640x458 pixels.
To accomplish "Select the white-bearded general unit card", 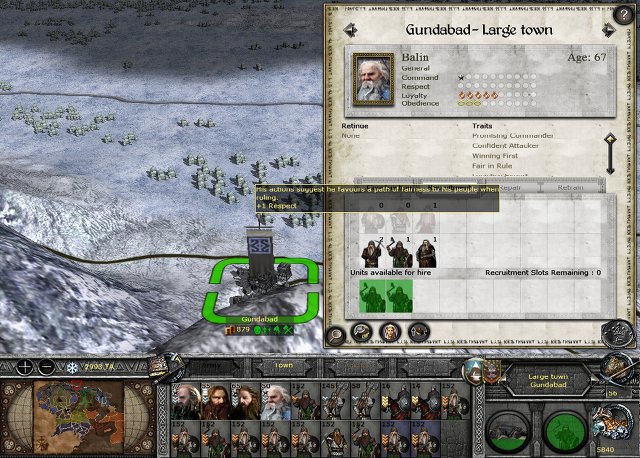I will pos(274,401).
